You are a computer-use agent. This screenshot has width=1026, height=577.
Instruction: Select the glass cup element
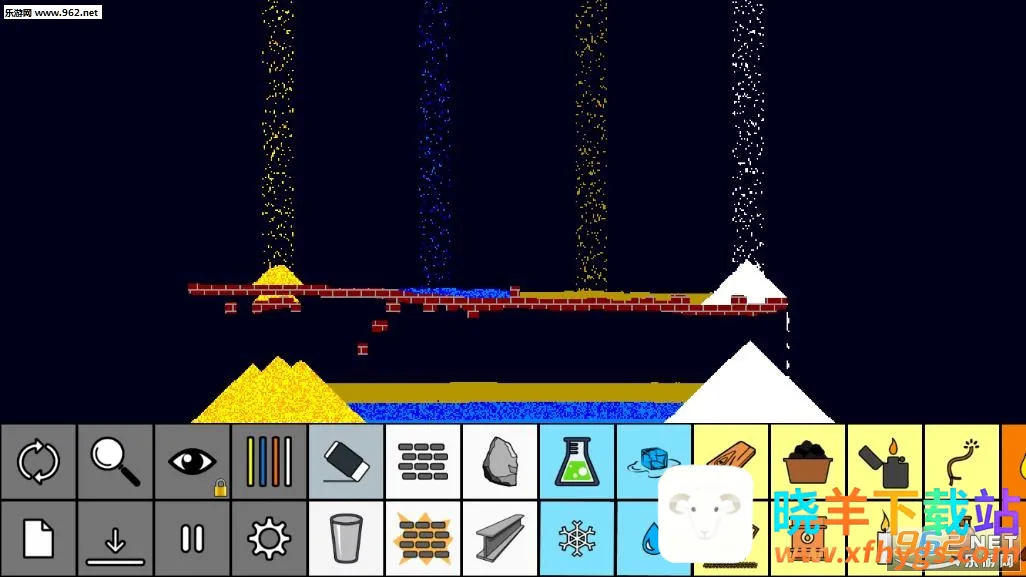(346, 539)
